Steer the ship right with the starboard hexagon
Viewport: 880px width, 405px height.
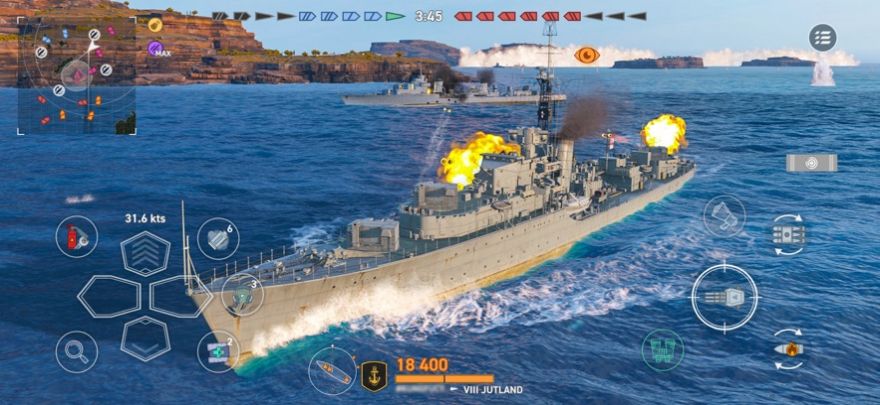(180, 296)
